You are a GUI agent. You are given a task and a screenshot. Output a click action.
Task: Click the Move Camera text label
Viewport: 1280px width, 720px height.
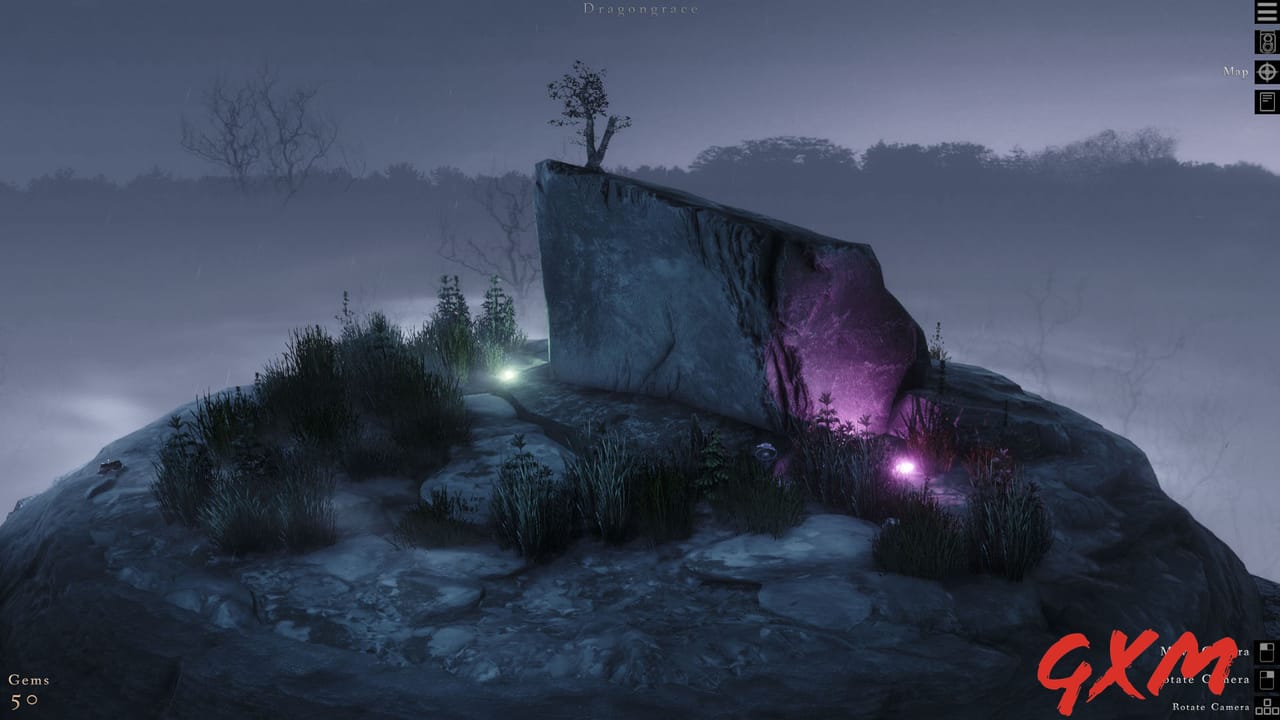1203,652
